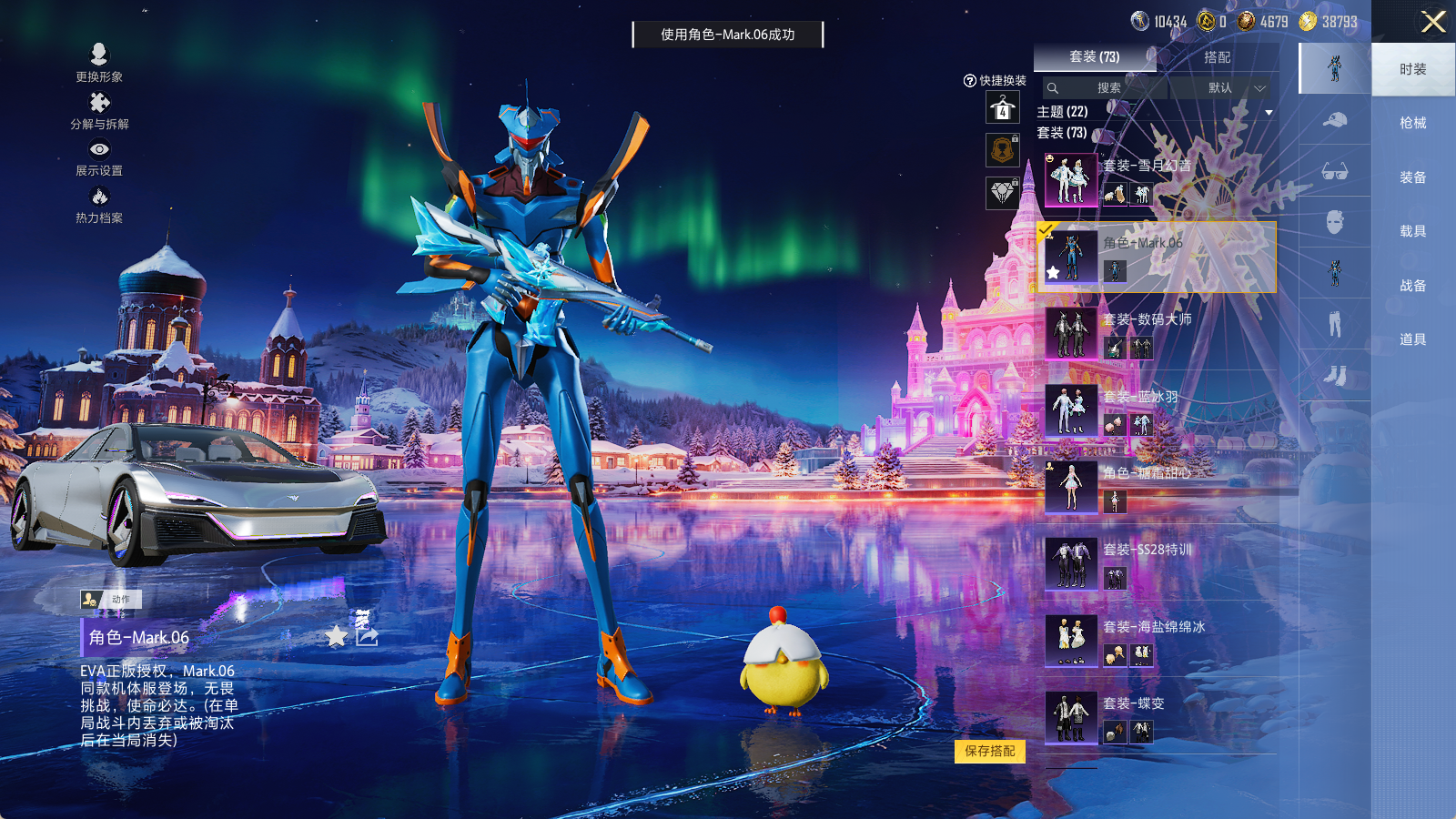Select the 套装 (73) tab
1456x819 pixels.
click(1094, 57)
